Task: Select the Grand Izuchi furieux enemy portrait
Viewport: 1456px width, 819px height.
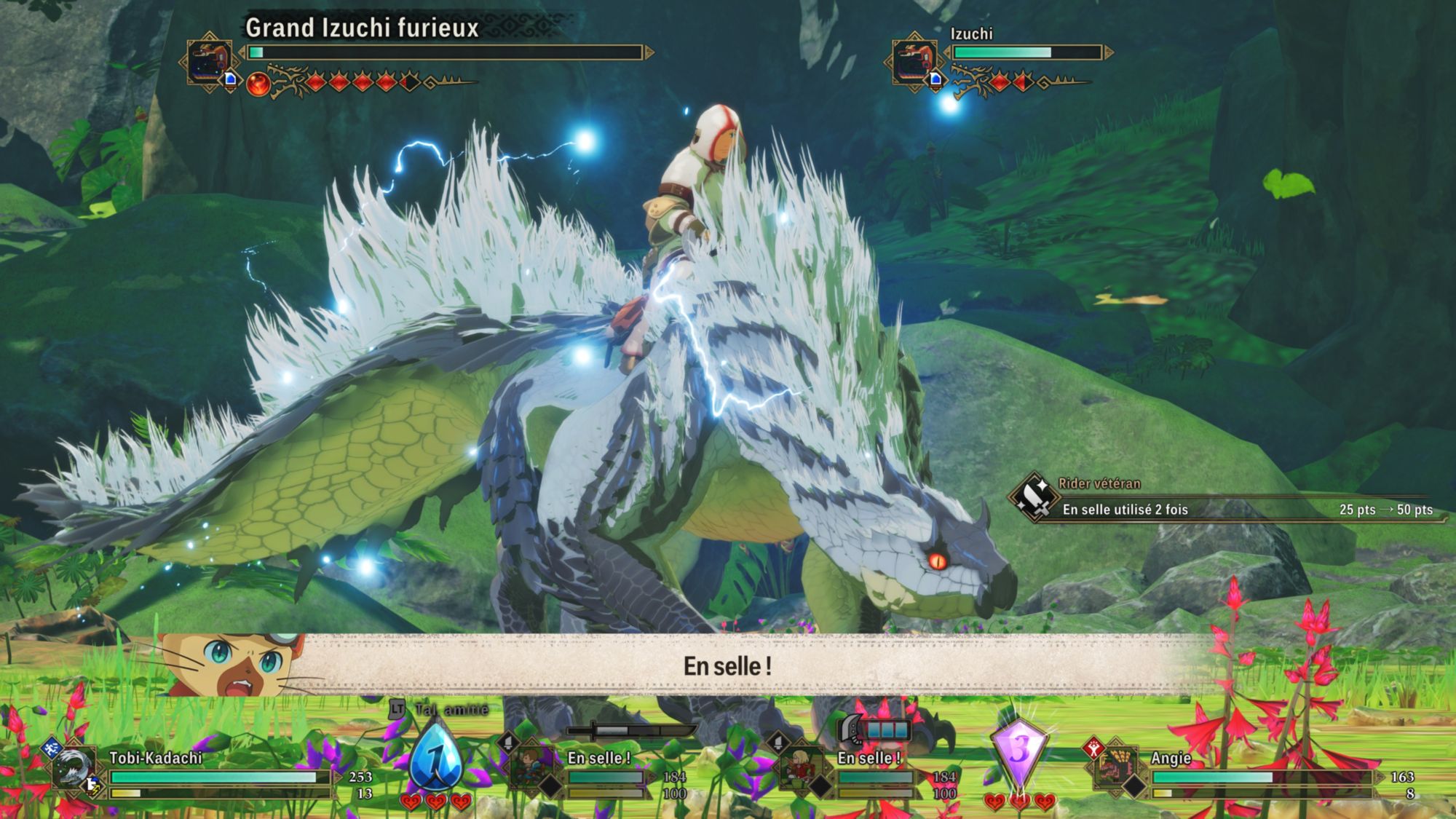Action: click(x=209, y=61)
